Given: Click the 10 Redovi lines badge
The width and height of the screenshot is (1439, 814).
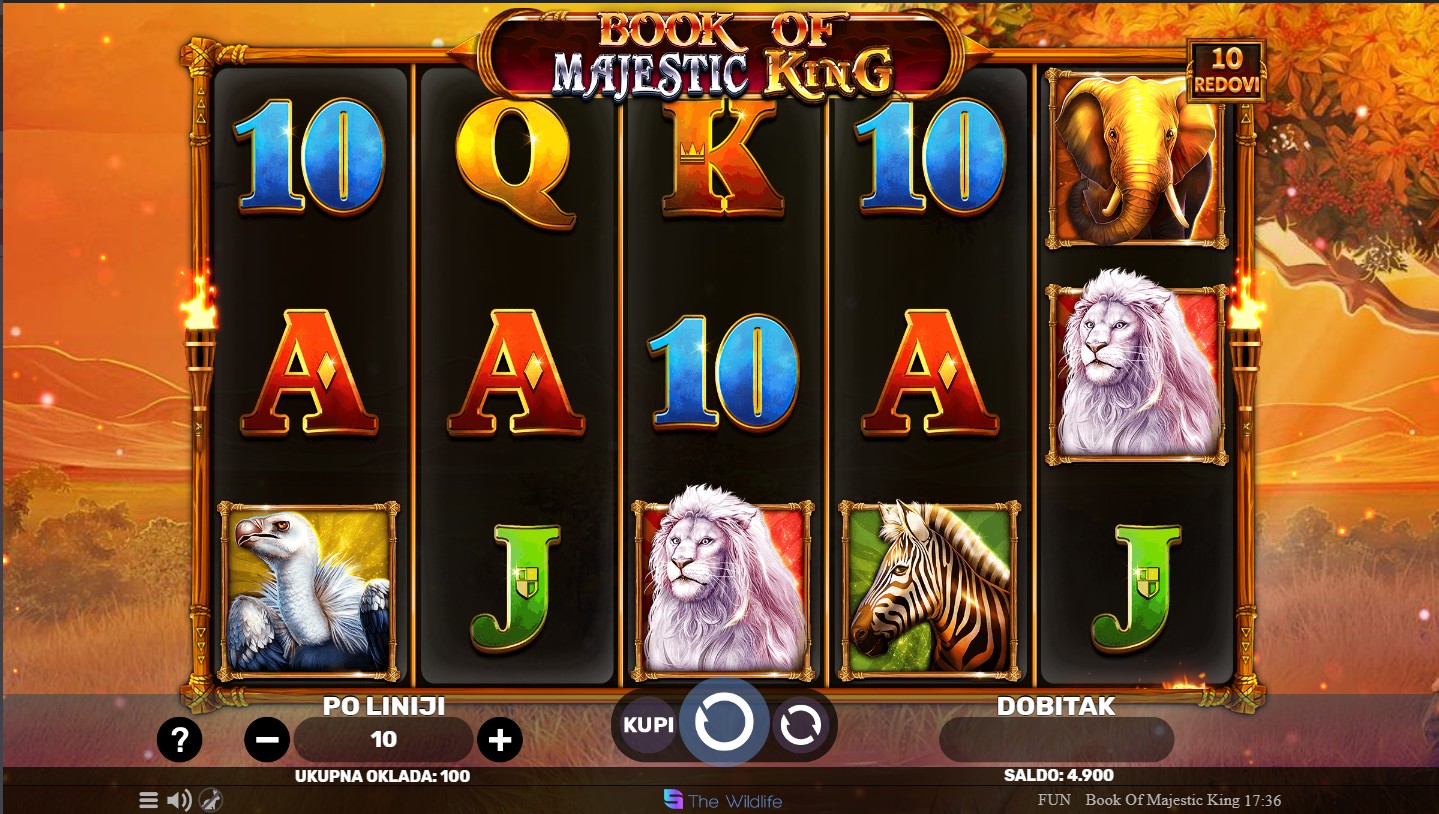Looking at the screenshot, I should [x=1226, y=71].
